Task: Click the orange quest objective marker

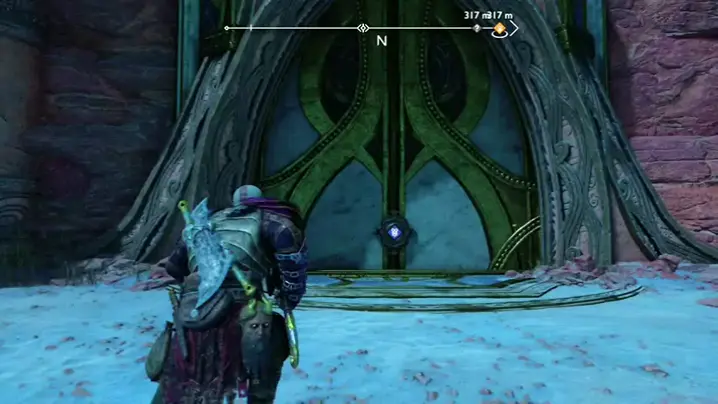Action: pos(499,29)
